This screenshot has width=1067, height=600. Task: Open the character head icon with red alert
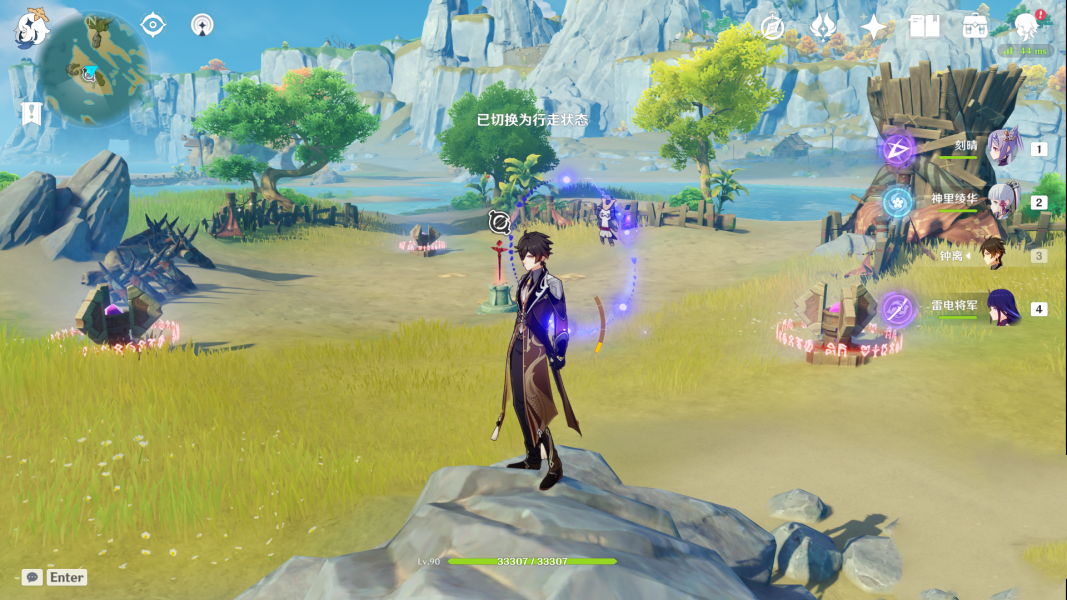tap(1026, 26)
